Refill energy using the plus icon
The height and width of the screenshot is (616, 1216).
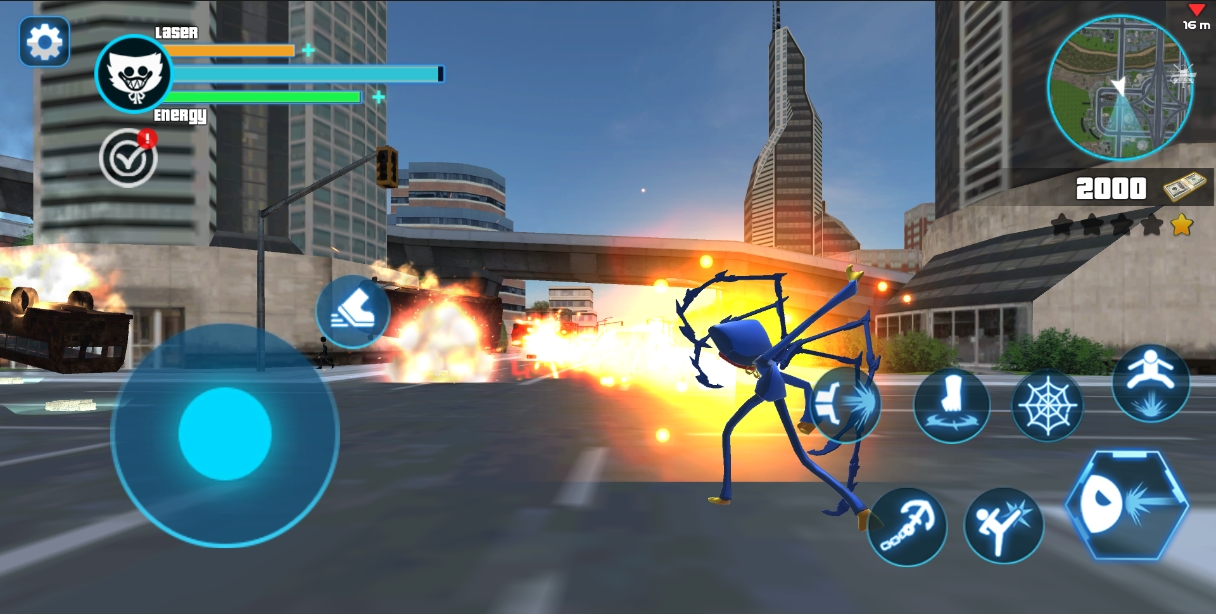pyautogui.click(x=378, y=97)
